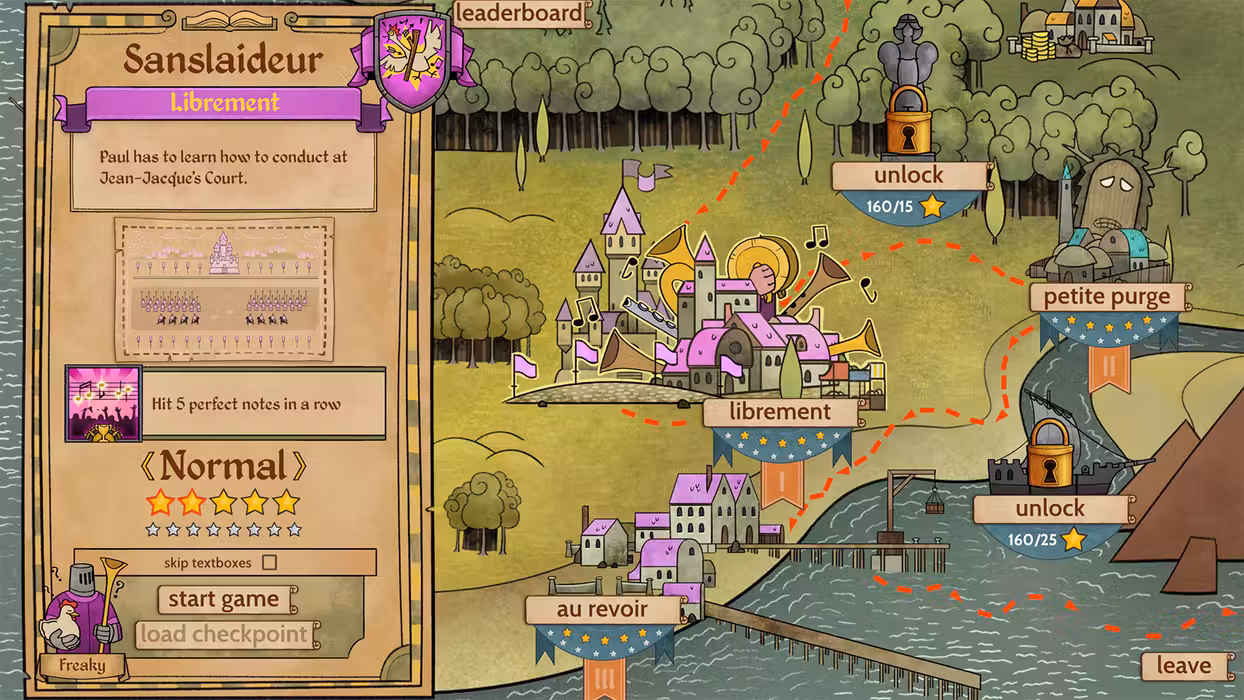Load checkpoint for this level
Image resolution: width=1244 pixels, height=700 pixels.
point(224,634)
